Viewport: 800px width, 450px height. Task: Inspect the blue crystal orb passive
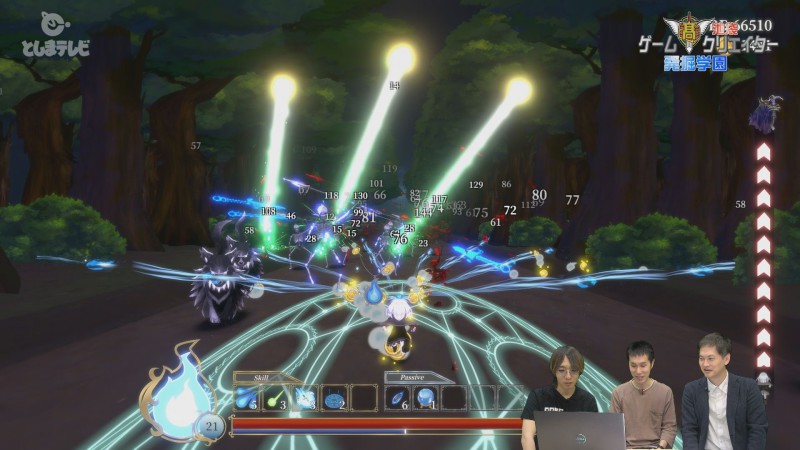coord(426,398)
